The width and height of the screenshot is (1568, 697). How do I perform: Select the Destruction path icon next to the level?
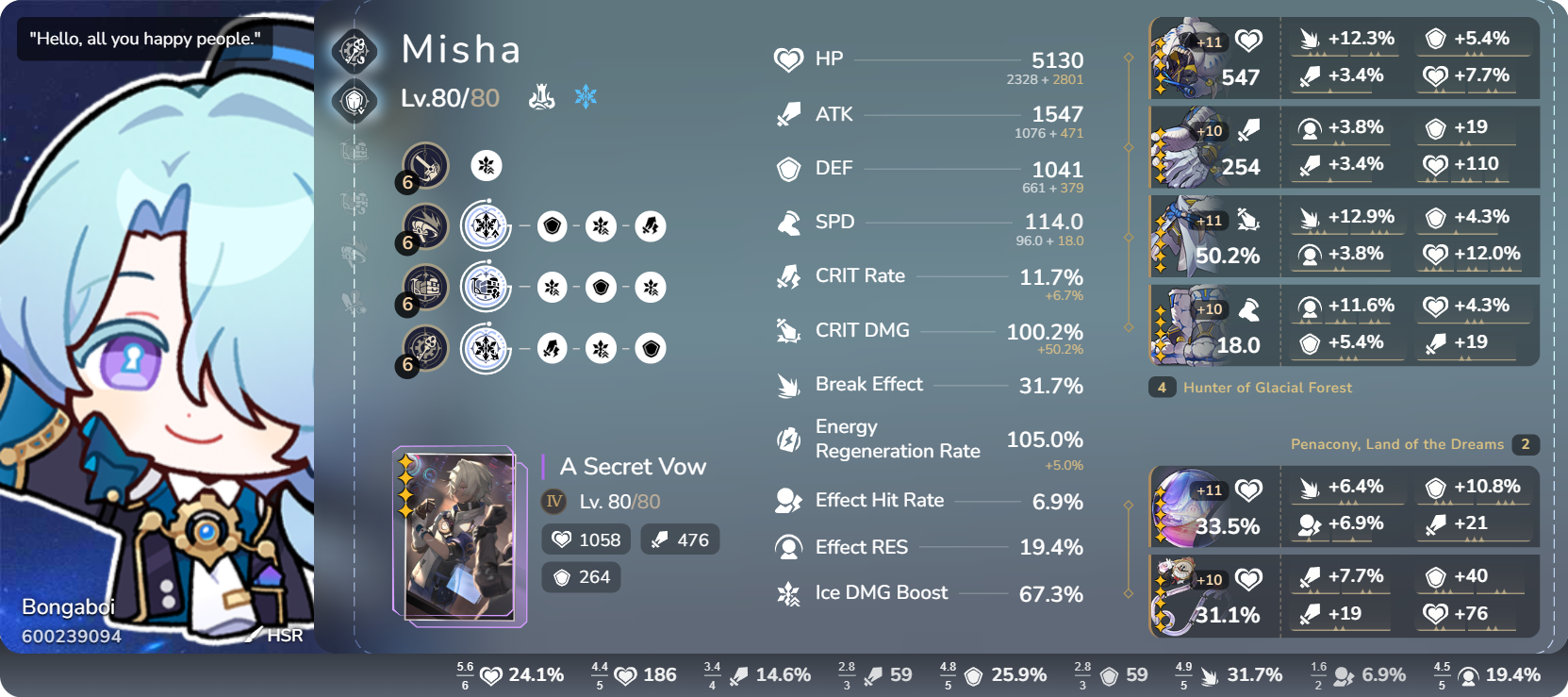click(x=542, y=95)
